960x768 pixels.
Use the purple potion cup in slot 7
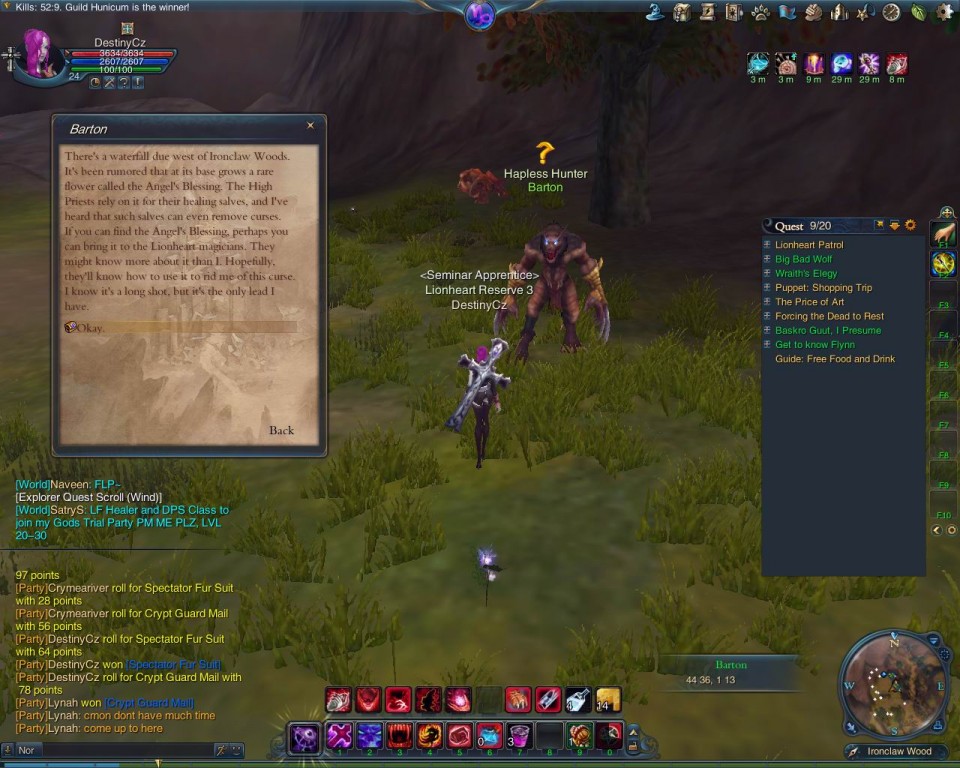click(x=519, y=736)
